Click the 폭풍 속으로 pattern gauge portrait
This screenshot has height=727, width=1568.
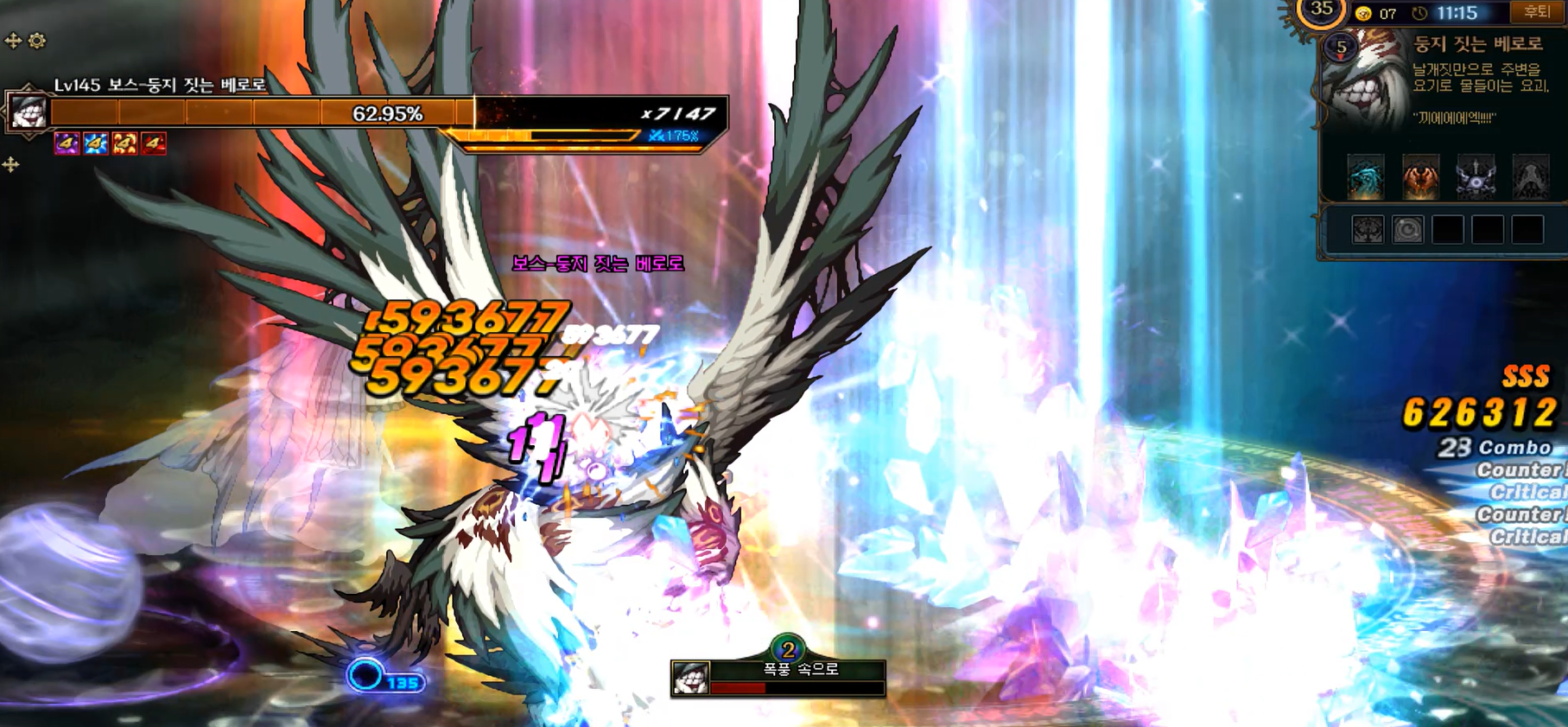click(690, 678)
